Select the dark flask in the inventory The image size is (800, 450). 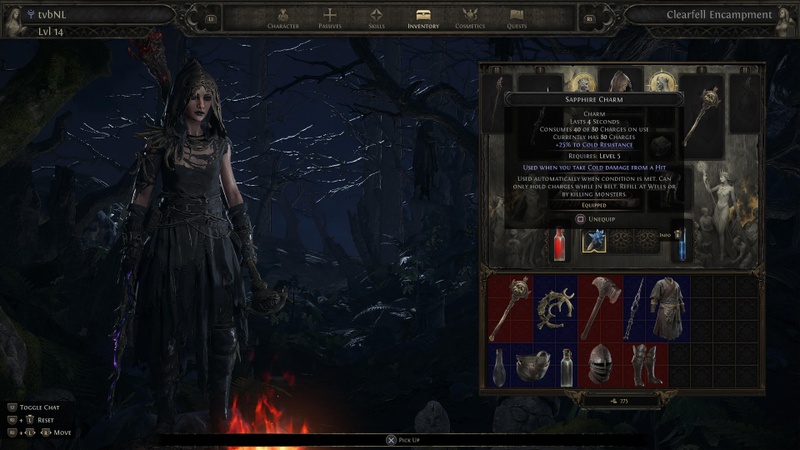tap(498, 367)
